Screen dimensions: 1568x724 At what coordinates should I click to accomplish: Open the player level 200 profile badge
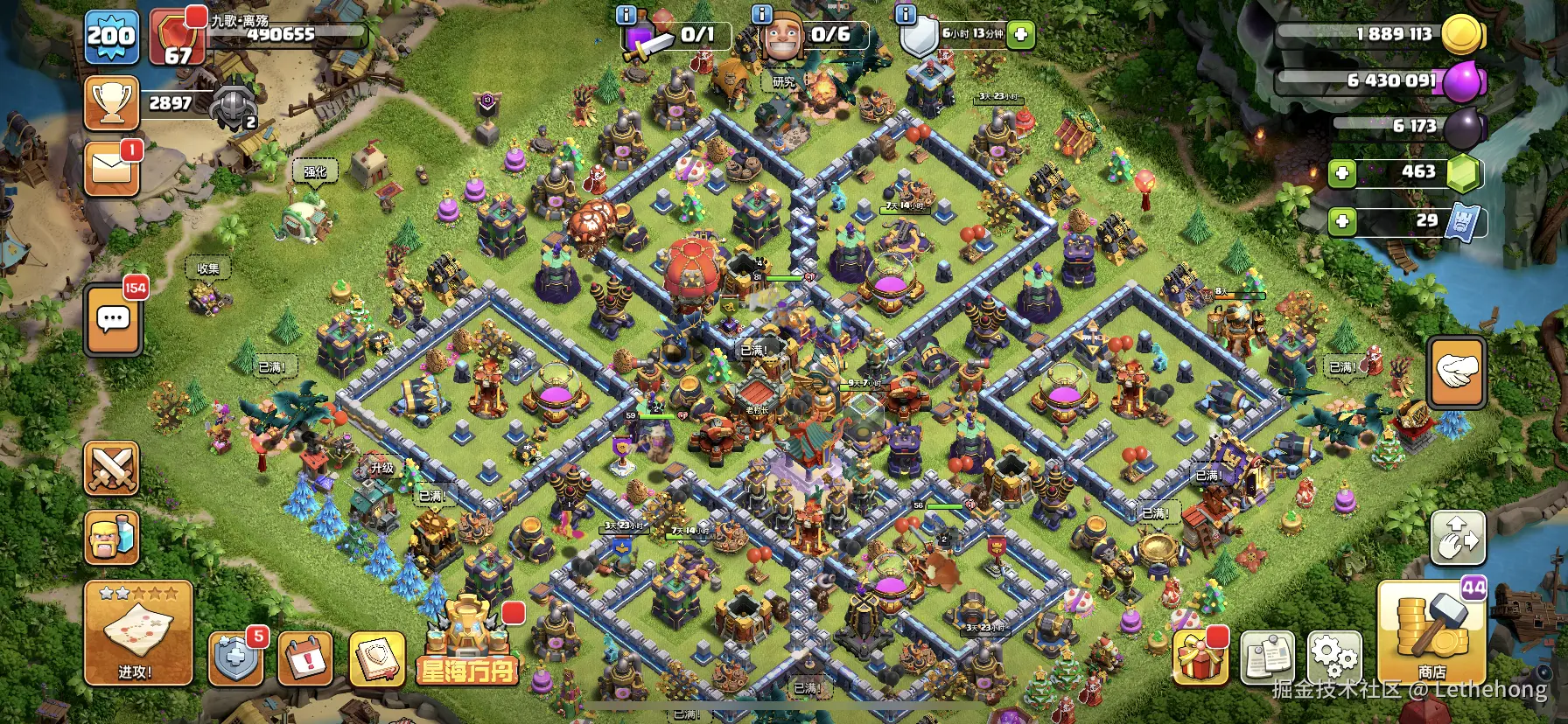click(x=112, y=37)
